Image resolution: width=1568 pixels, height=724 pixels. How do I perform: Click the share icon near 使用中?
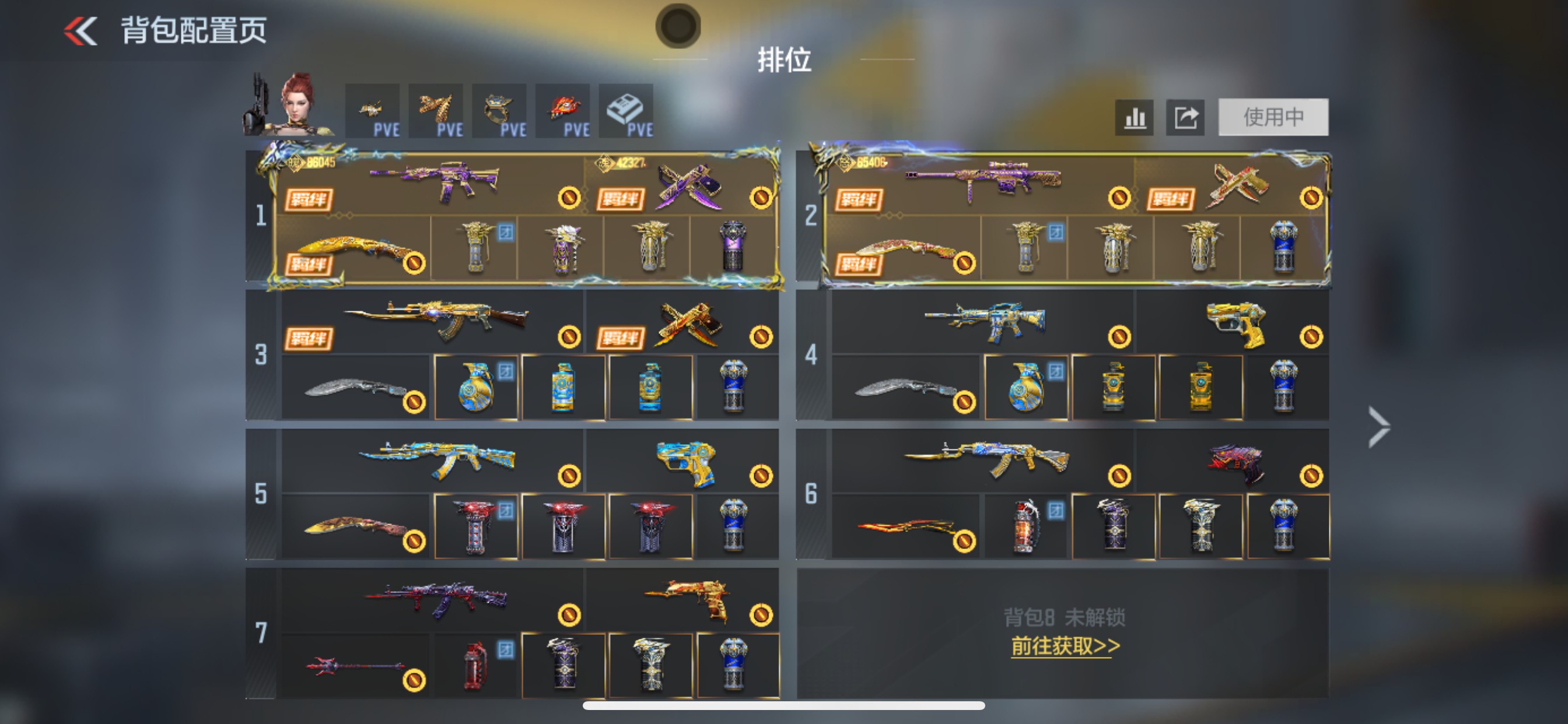1185,117
